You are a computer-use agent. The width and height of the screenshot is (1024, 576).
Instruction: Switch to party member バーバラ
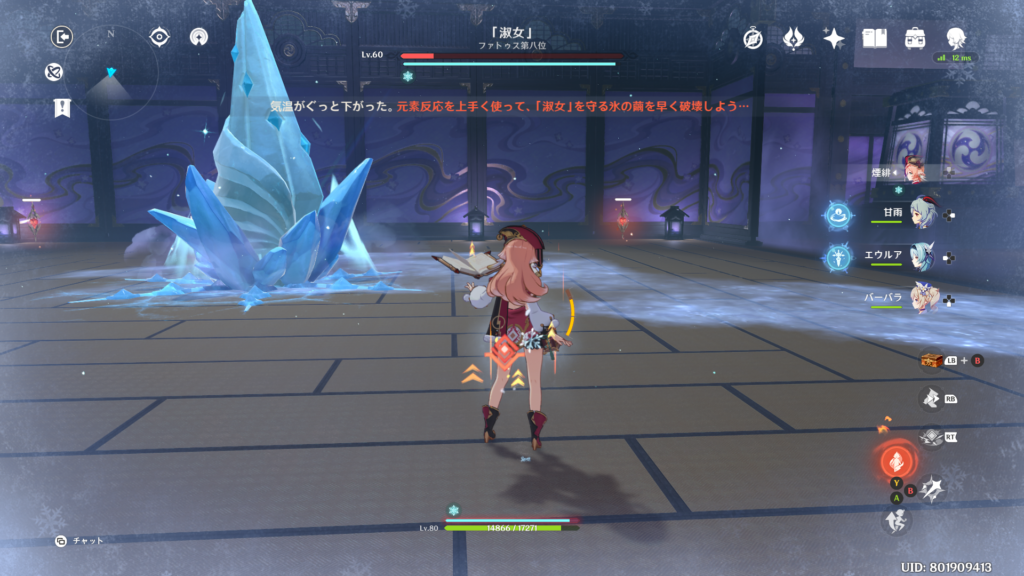pyautogui.click(x=922, y=298)
